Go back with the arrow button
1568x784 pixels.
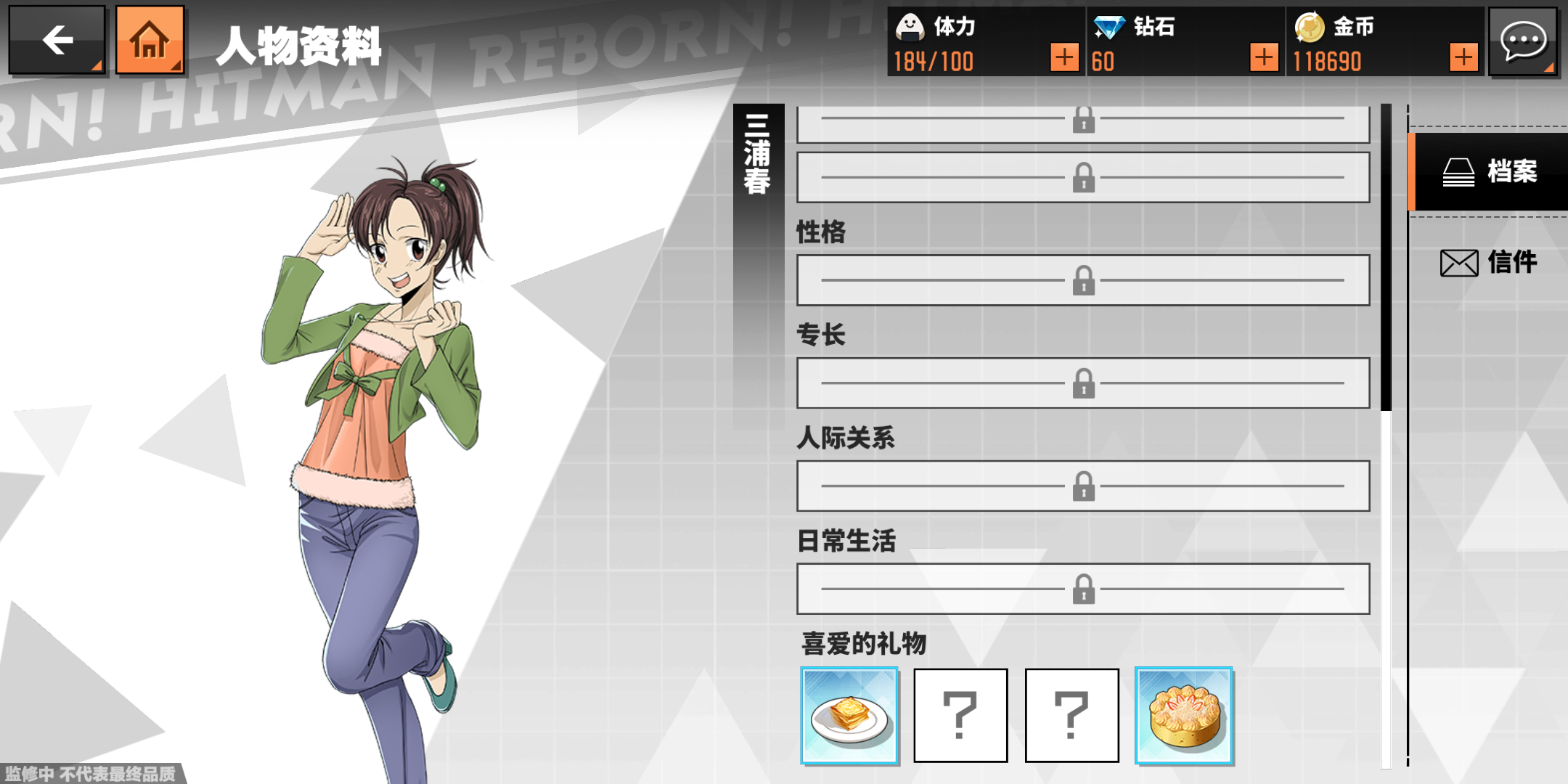pos(57,41)
